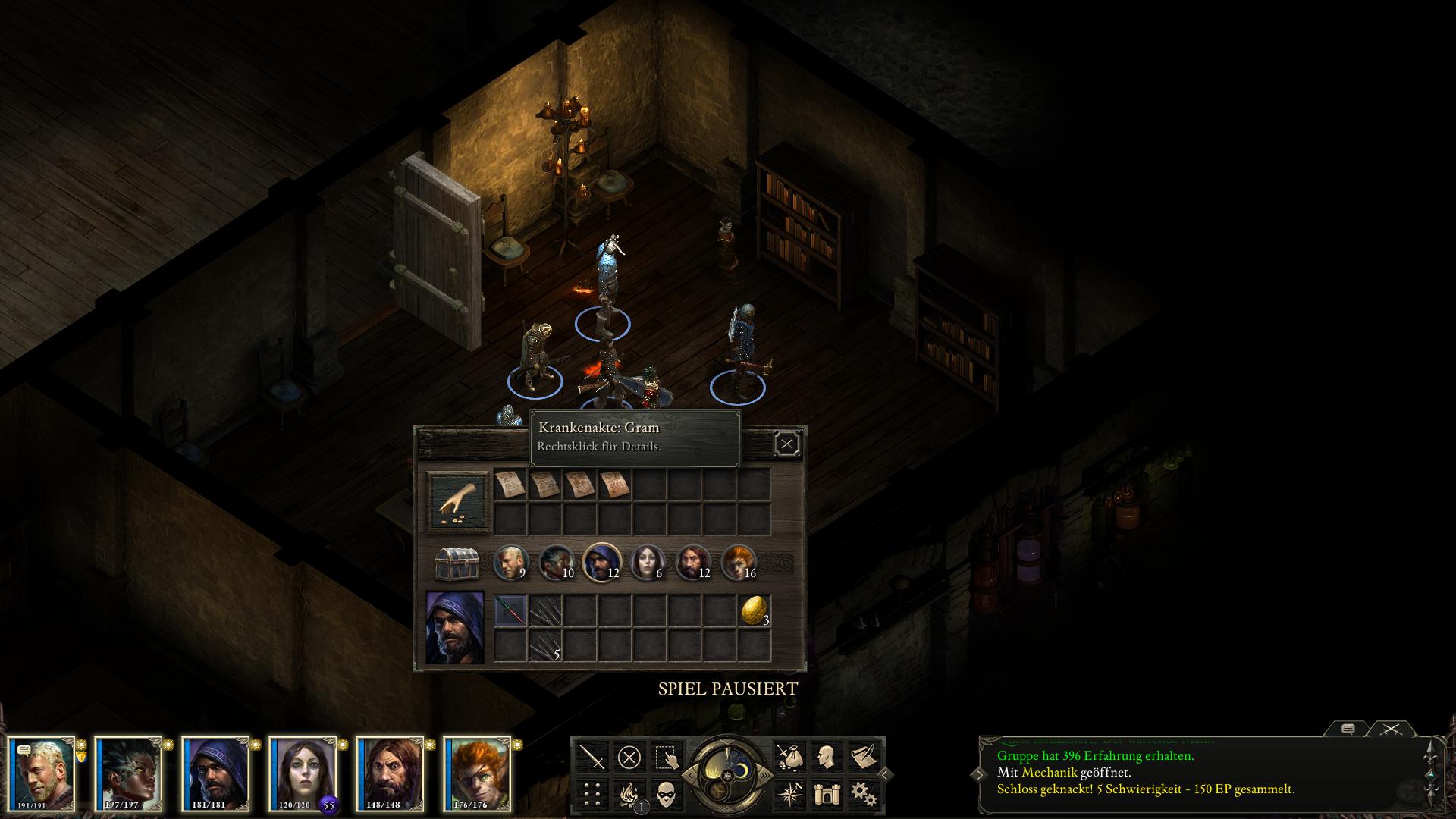
Task: Open the journal scroll and quill
Action: 861,757
